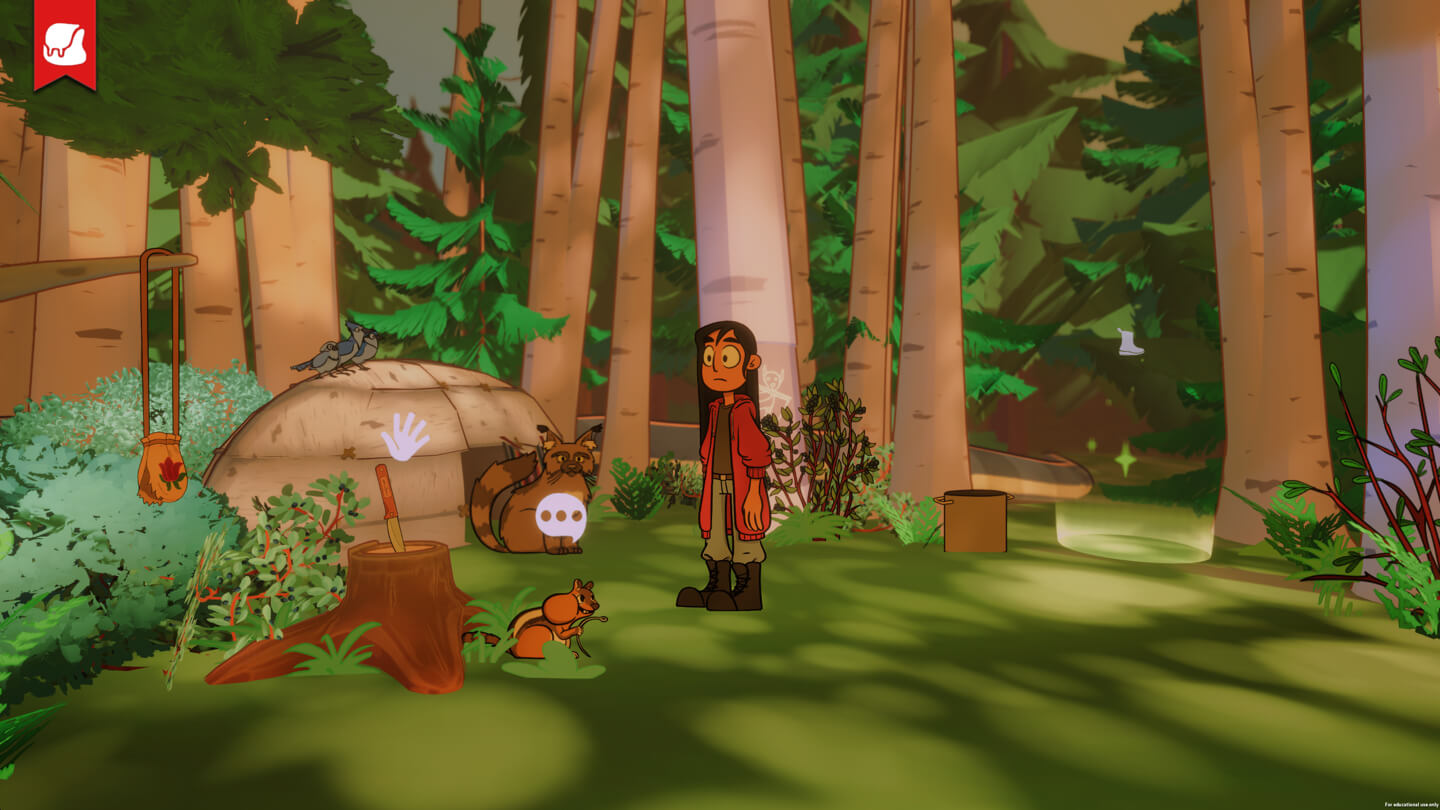Image resolution: width=1440 pixels, height=810 pixels.
Task: Select the speech bubble talk icon
Action: 559,516
